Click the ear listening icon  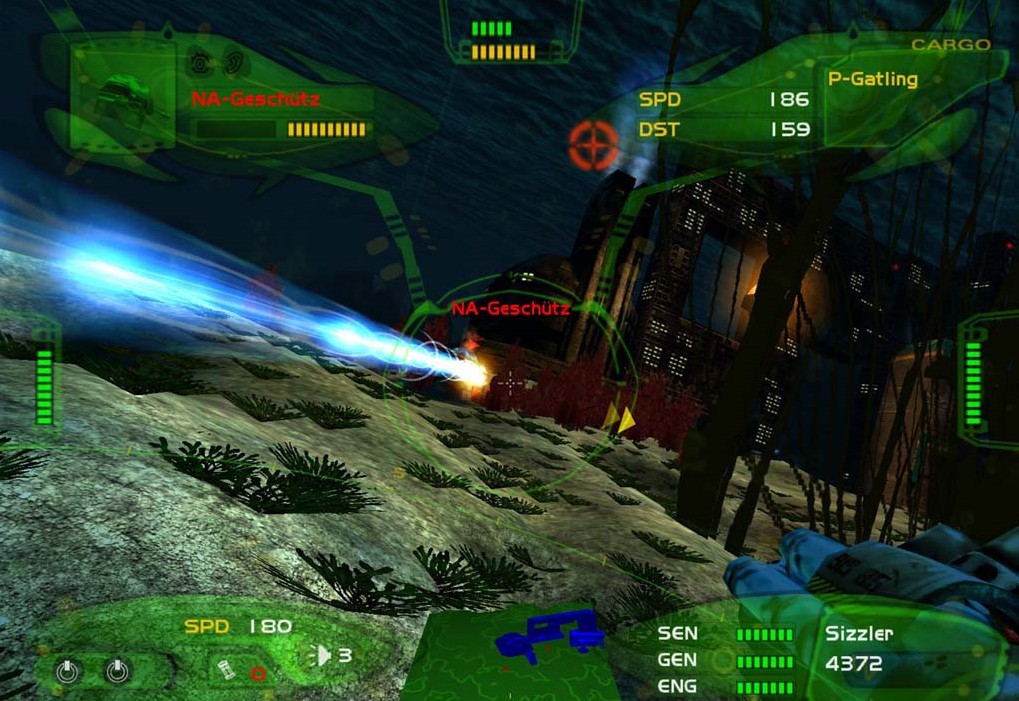coord(232,62)
